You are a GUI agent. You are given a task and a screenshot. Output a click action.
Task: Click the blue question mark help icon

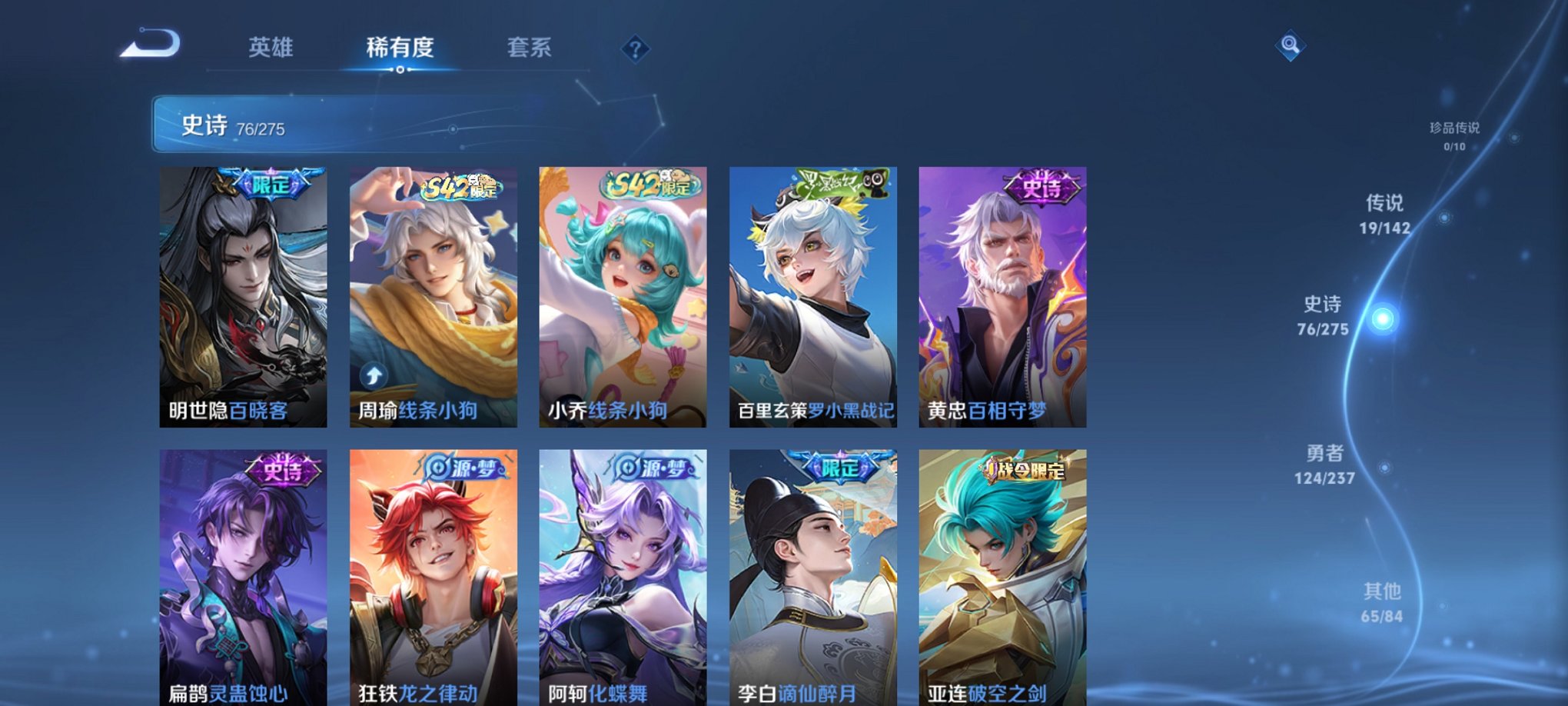(x=634, y=50)
